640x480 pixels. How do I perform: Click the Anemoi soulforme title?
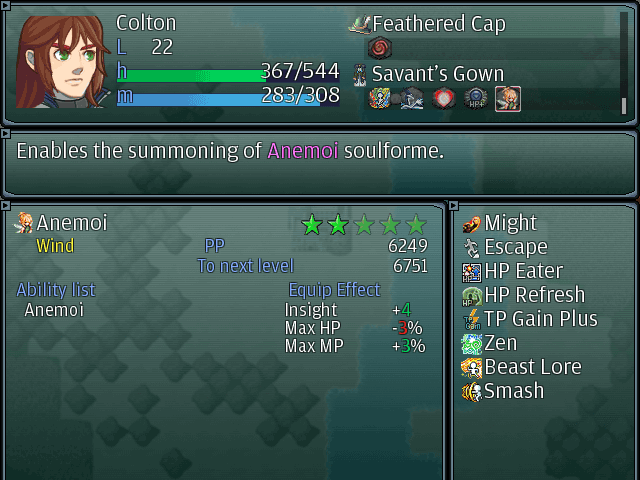(x=71, y=223)
